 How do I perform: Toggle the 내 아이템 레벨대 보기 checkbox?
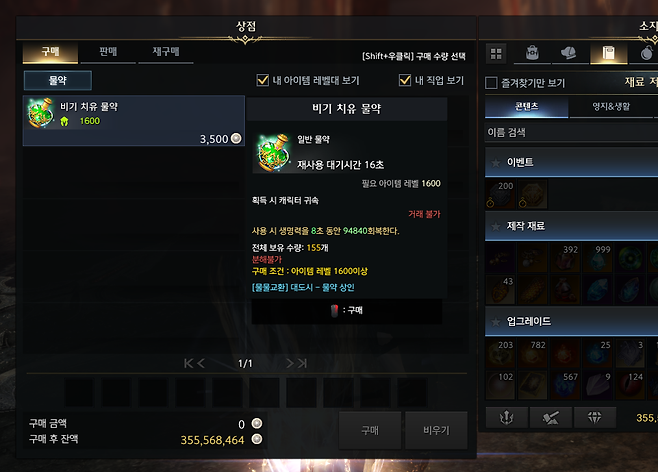[263, 80]
